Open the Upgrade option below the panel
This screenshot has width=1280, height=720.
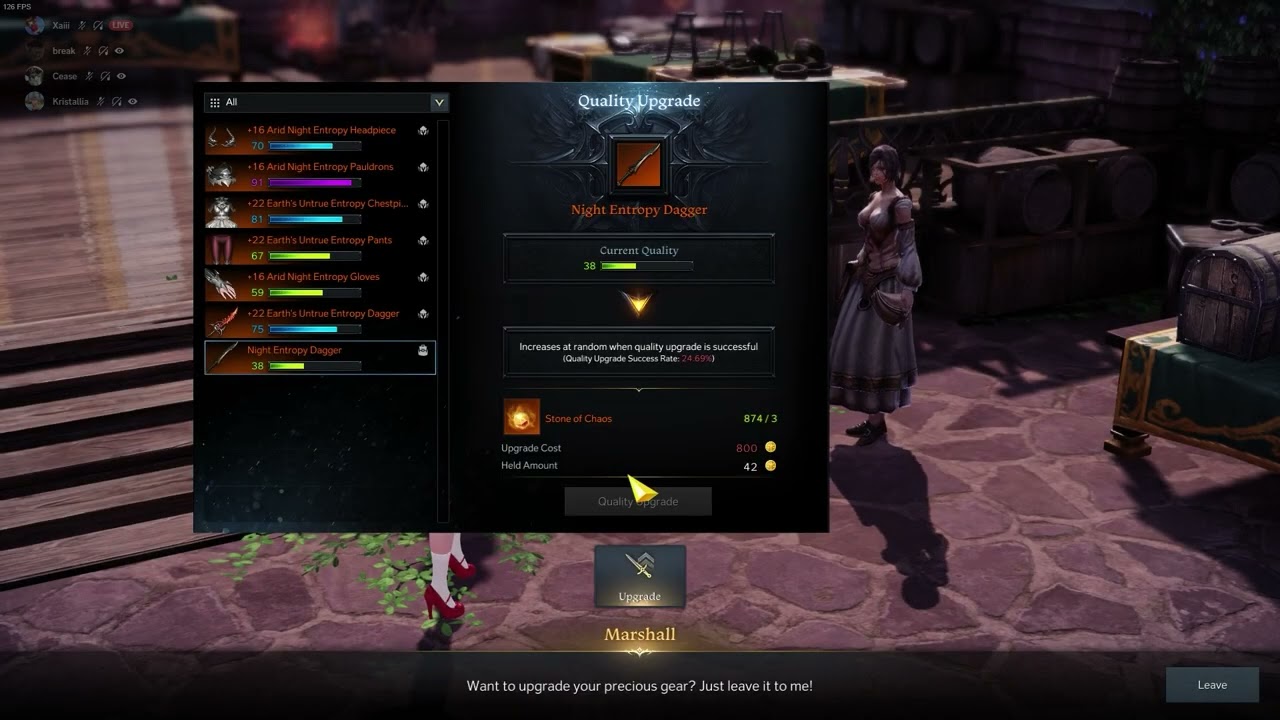coord(639,576)
